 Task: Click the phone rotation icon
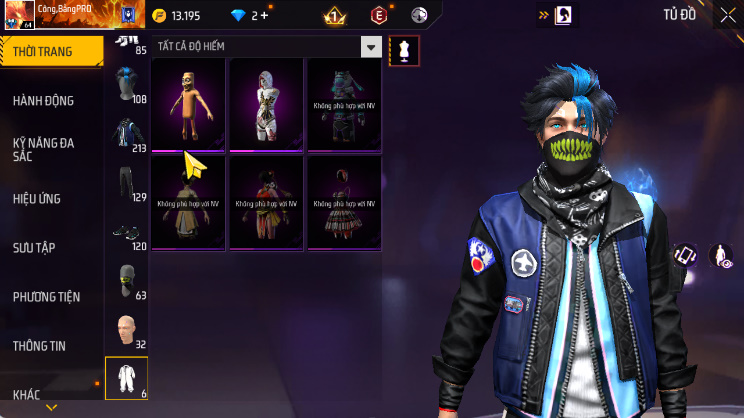pos(684,255)
